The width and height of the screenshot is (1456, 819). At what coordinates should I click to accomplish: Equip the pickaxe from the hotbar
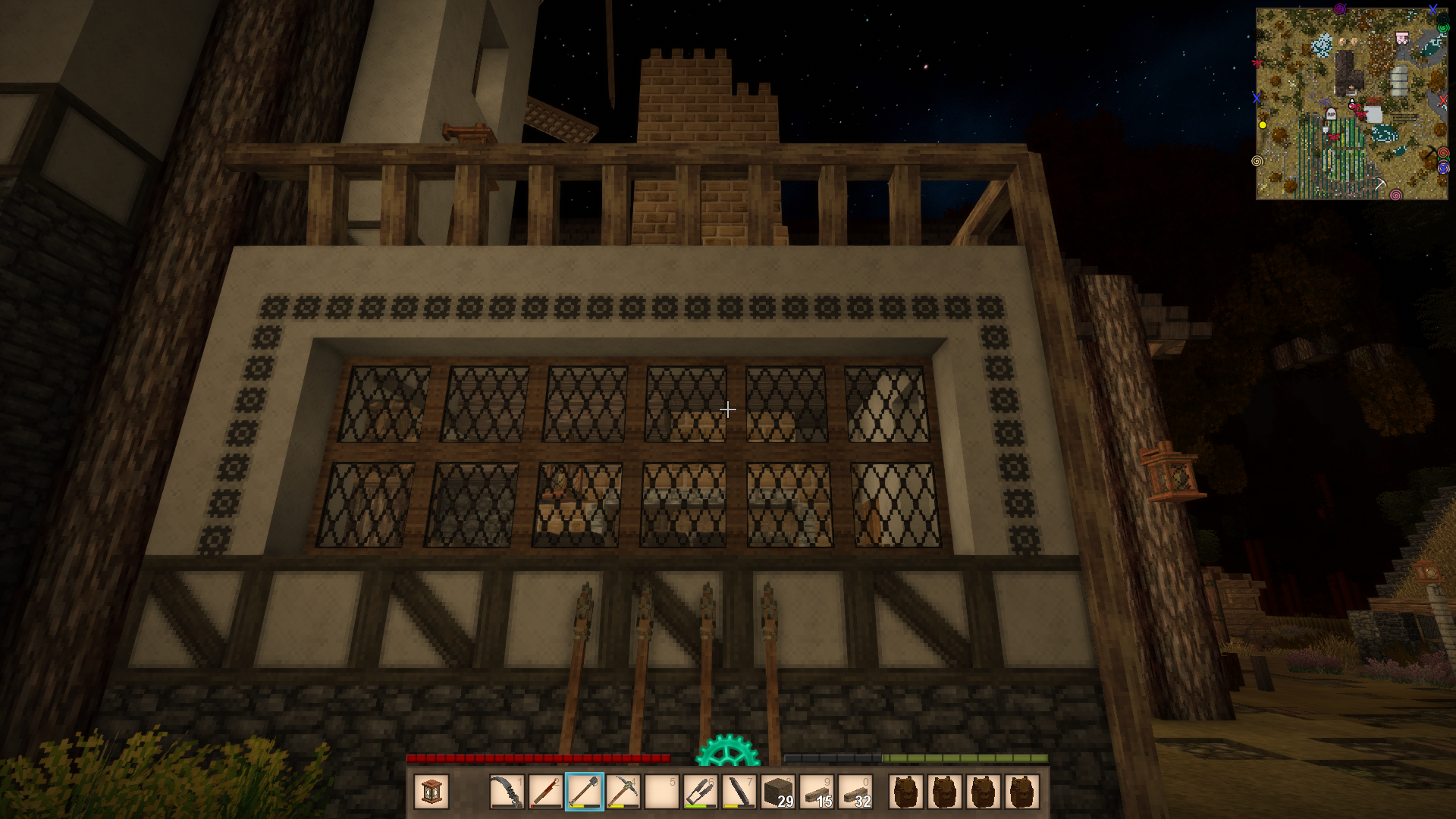point(623,792)
